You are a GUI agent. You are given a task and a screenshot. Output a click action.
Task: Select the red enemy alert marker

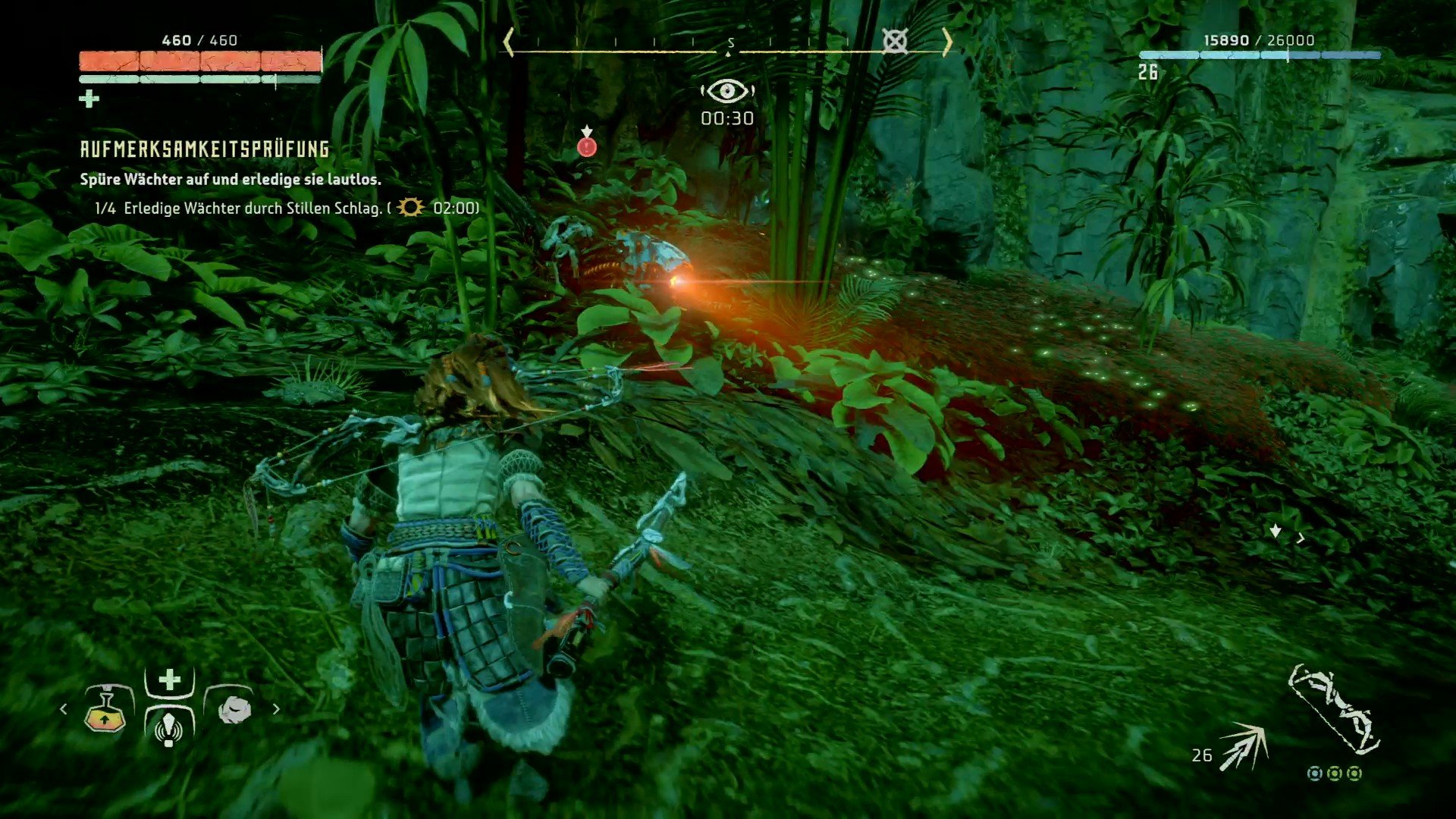pos(587,146)
